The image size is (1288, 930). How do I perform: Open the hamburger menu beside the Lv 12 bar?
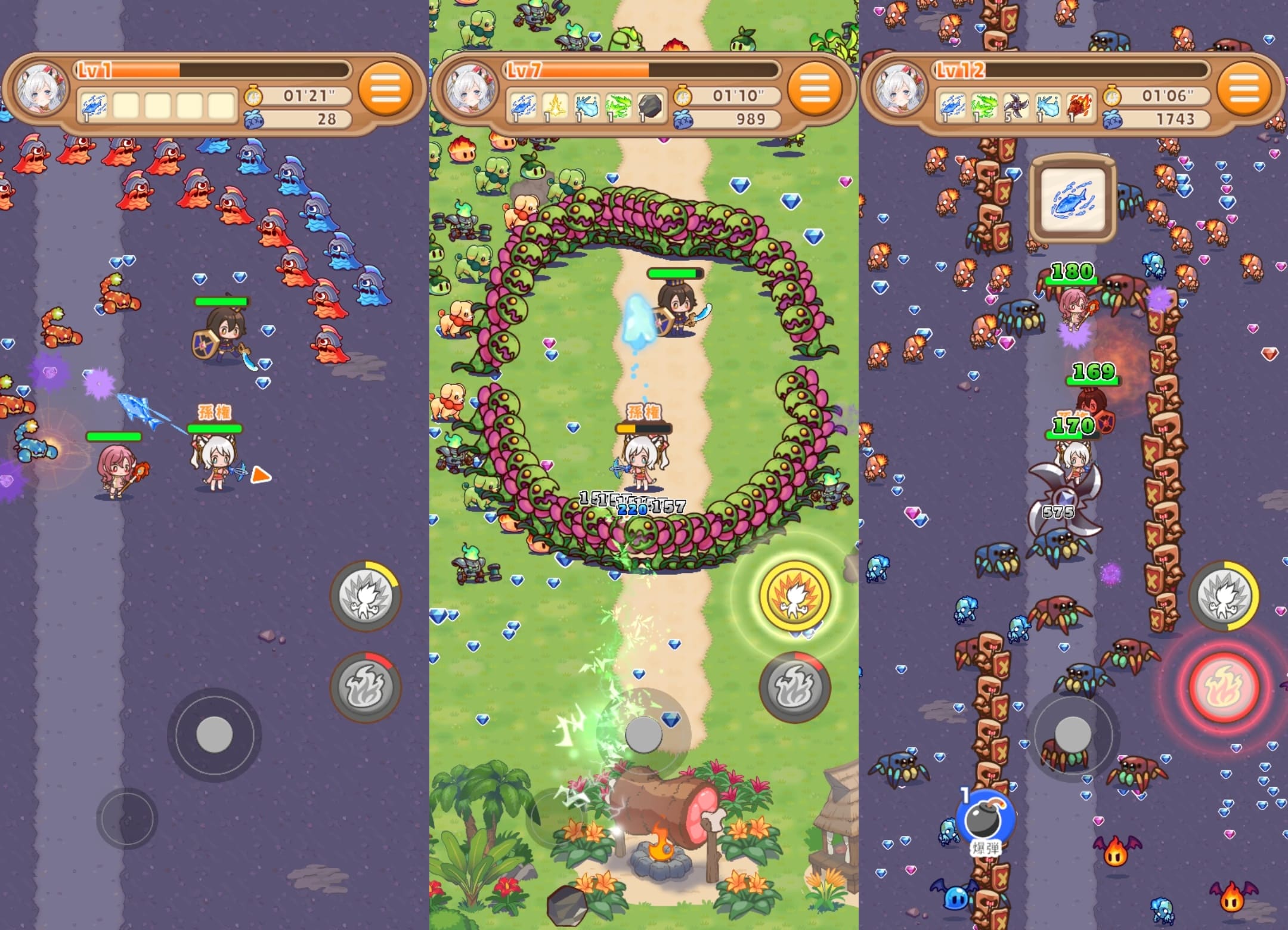(x=1244, y=89)
